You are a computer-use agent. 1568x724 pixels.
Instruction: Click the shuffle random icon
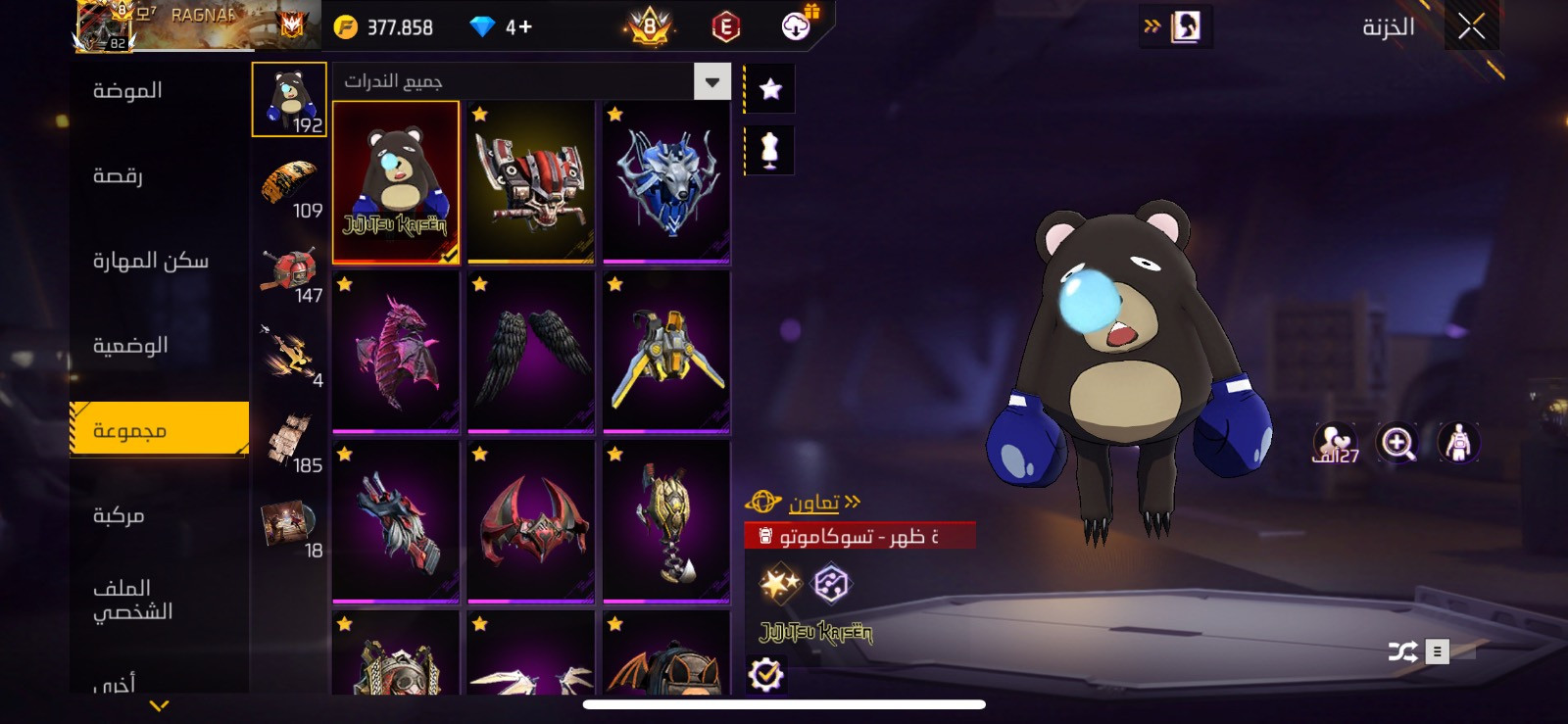pyautogui.click(x=1402, y=652)
